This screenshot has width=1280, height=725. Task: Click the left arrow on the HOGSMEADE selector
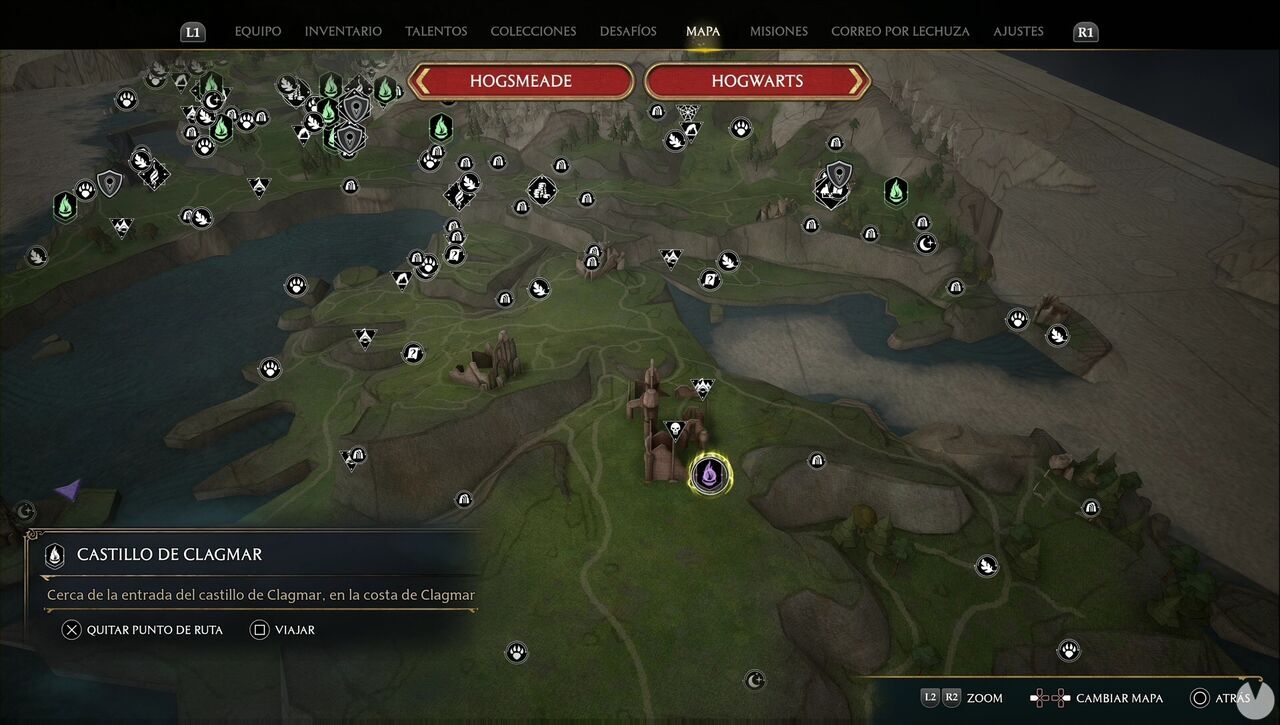(421, 80)
